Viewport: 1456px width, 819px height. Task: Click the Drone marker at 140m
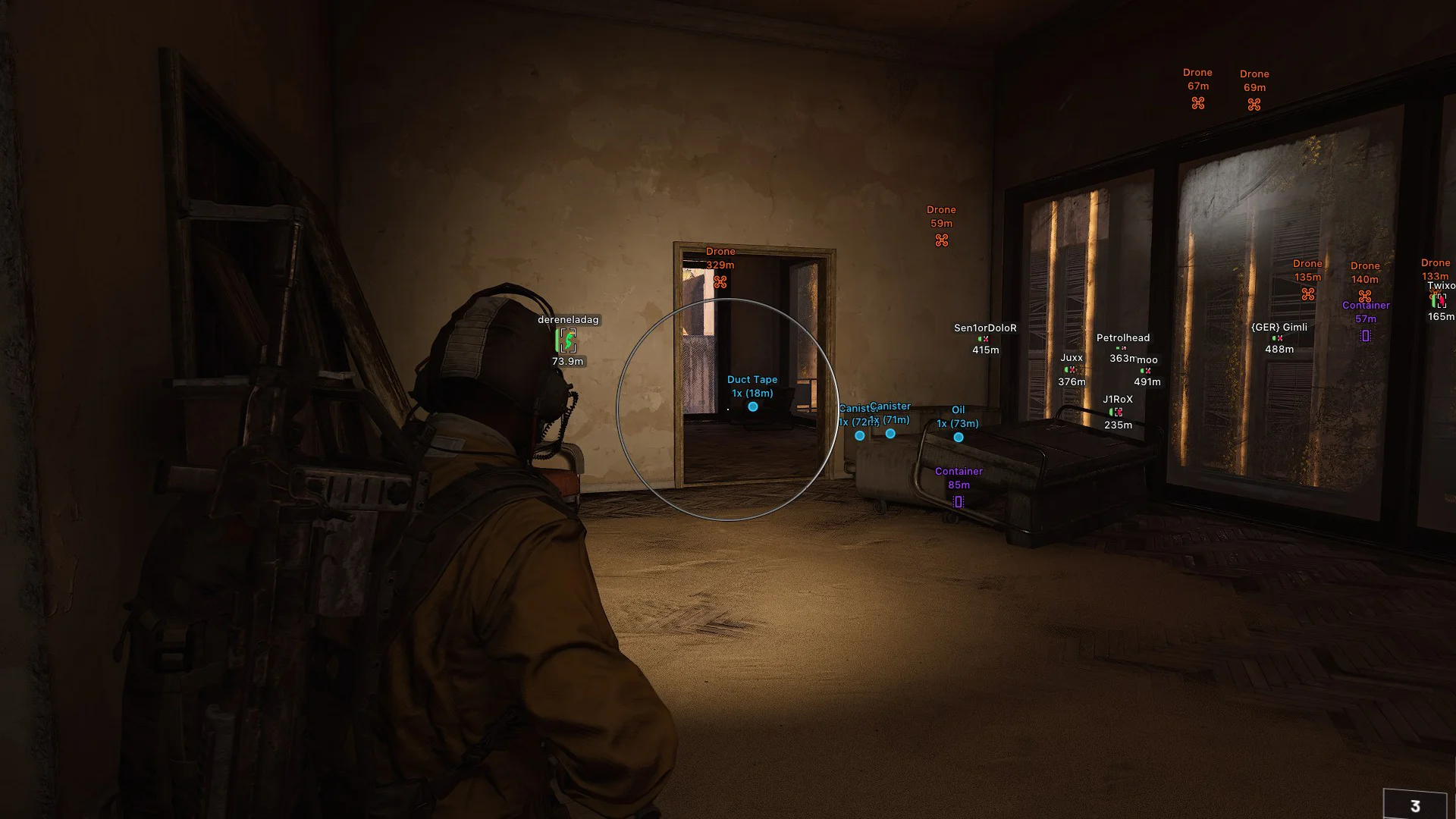(x=1364, y=294)
